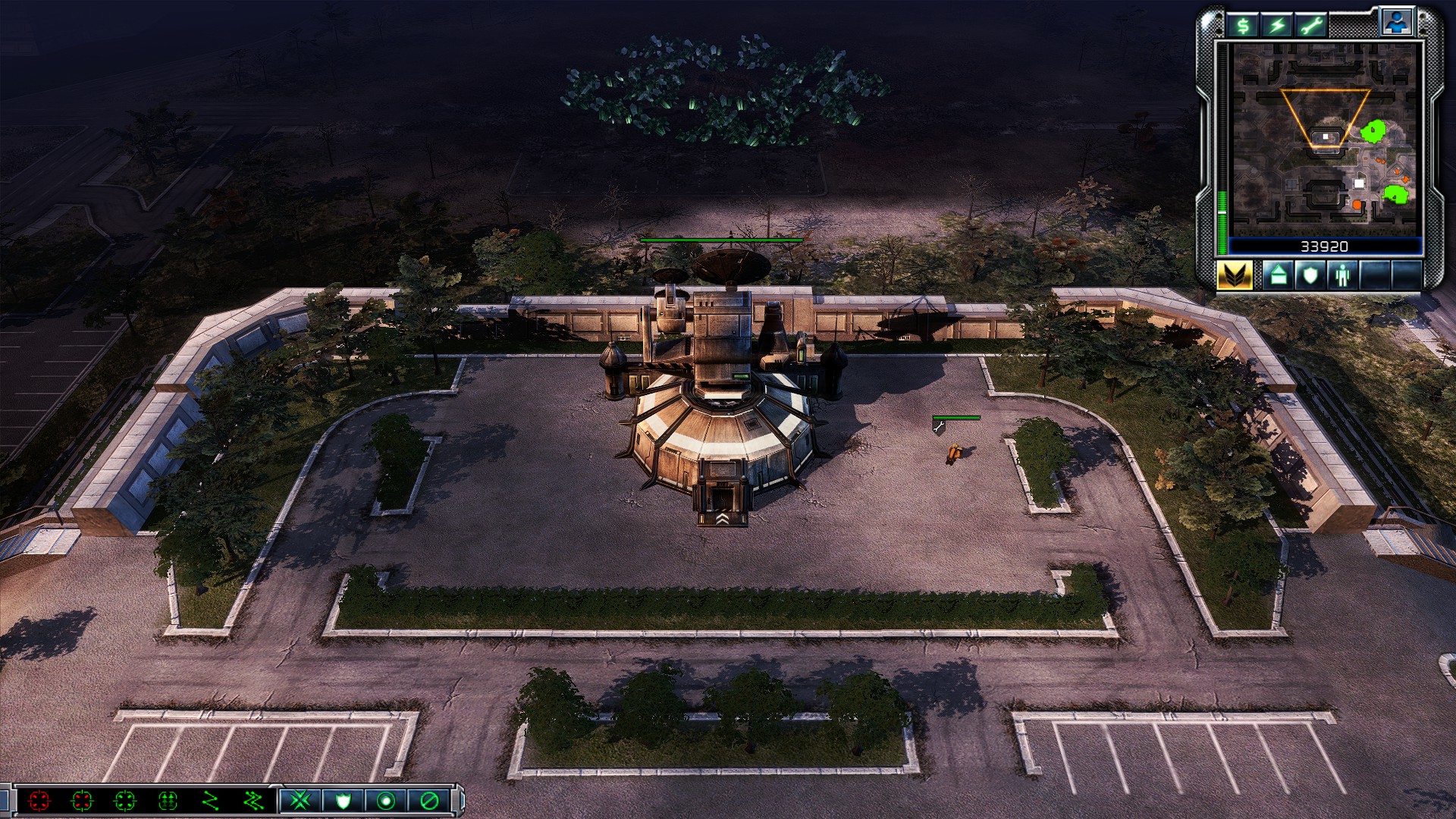Set the crossed-arrows aggressive stance
Screen dimensions: 1456x819
300,801
